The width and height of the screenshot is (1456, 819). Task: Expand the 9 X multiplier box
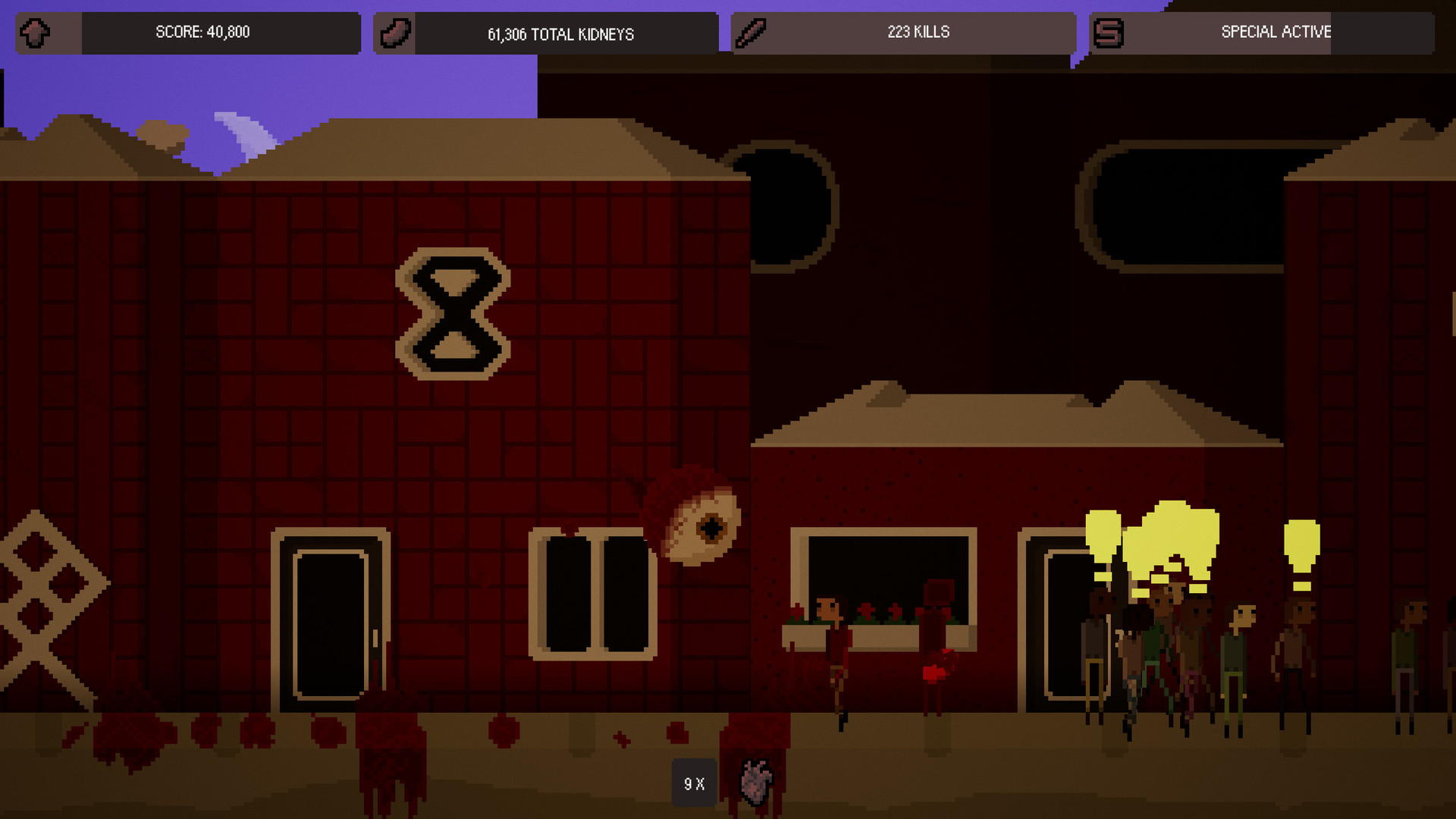[692, 783]
